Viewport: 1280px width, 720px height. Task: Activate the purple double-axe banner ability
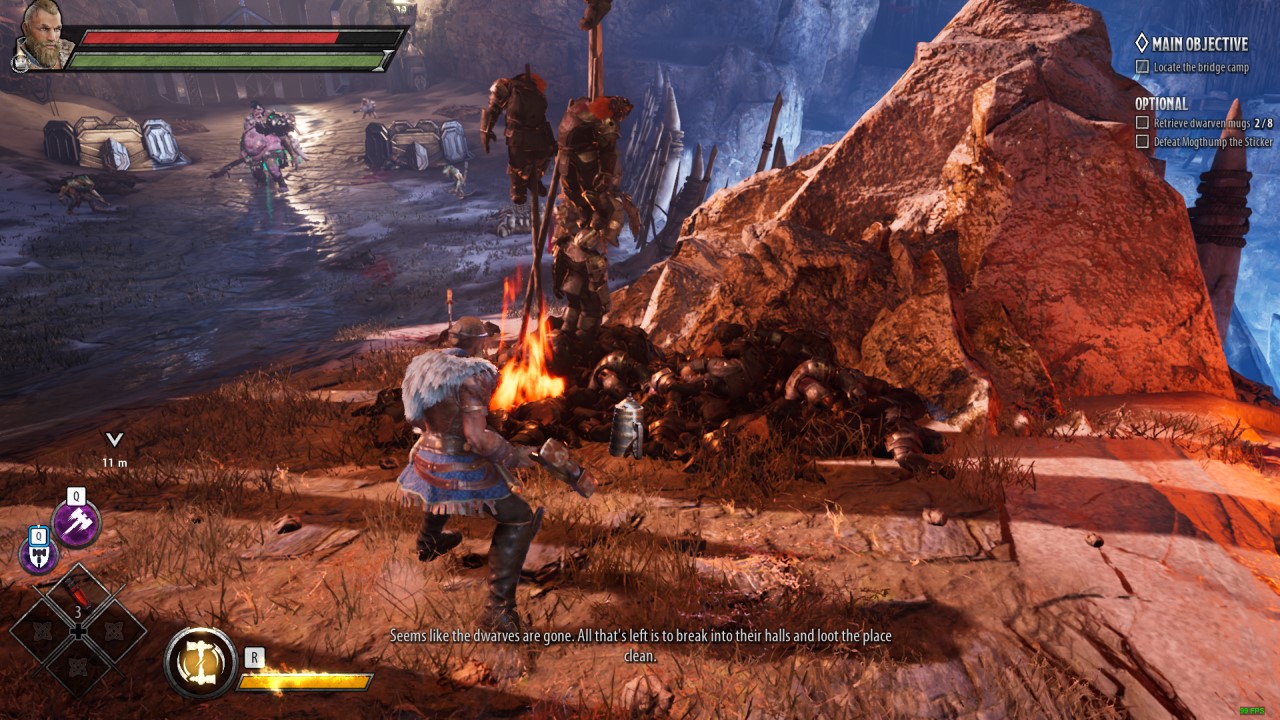(x=39, y=554)
